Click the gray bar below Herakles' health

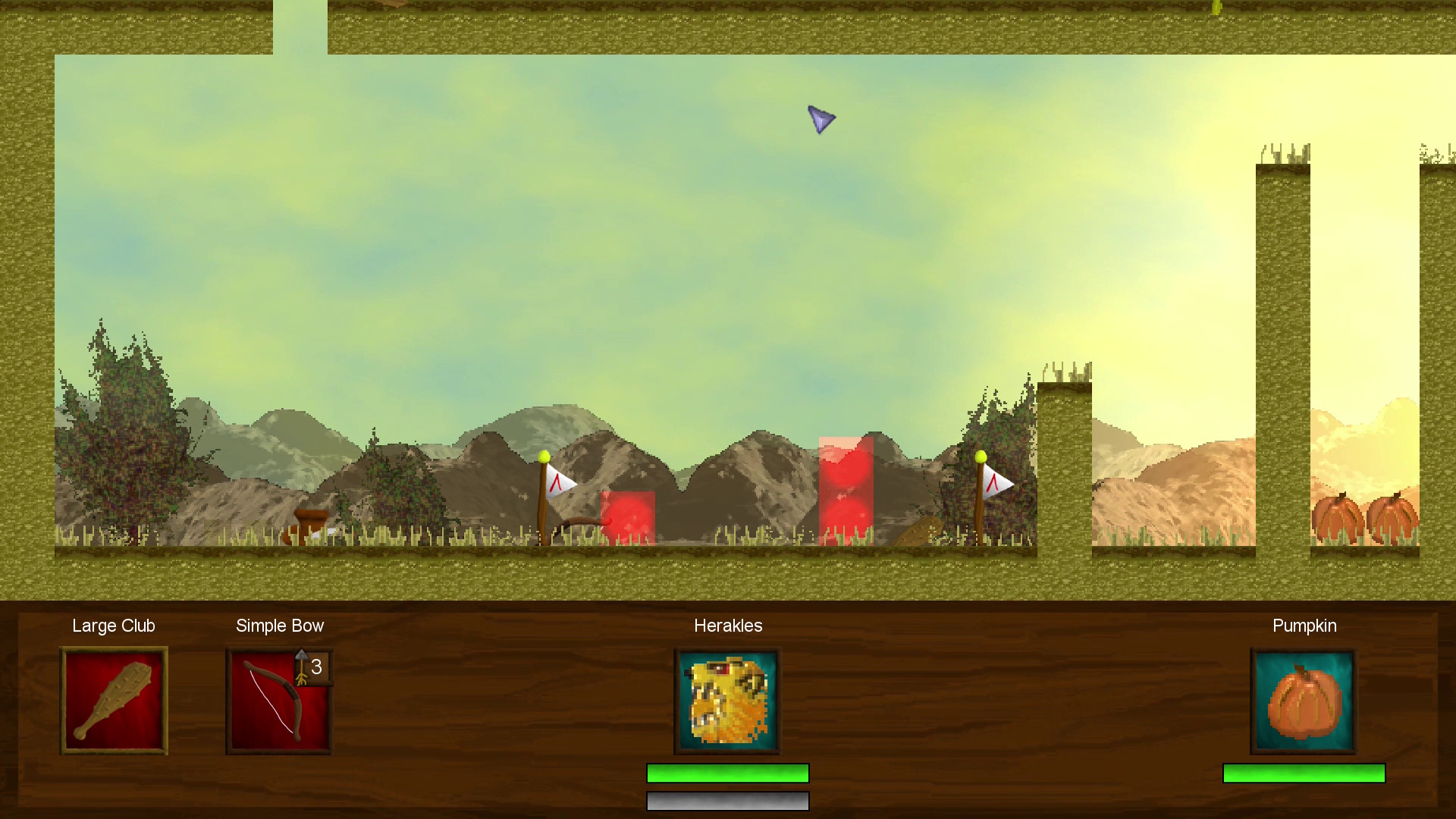coord(726,801)
